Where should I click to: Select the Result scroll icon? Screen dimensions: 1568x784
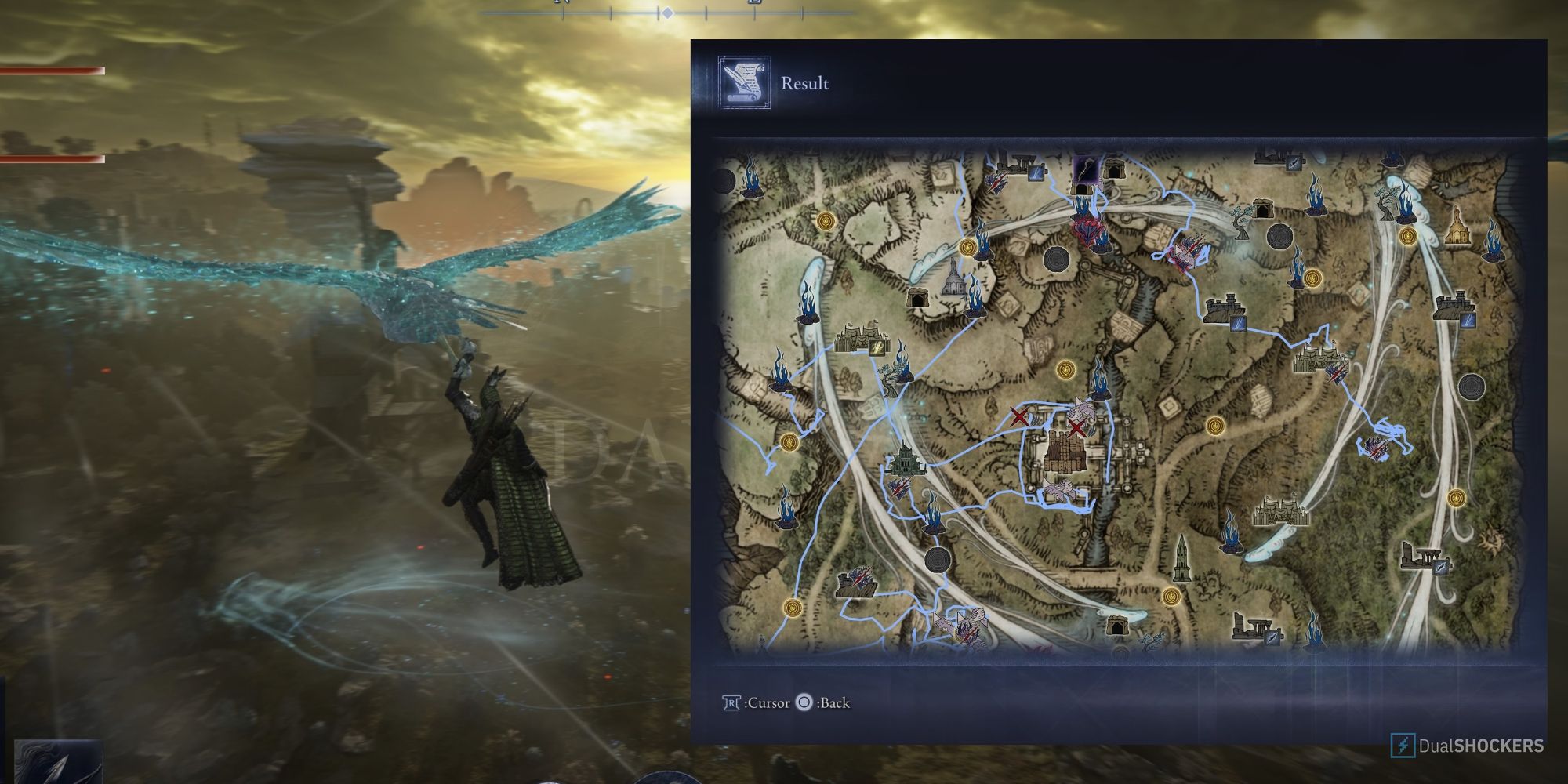point(742,82)
